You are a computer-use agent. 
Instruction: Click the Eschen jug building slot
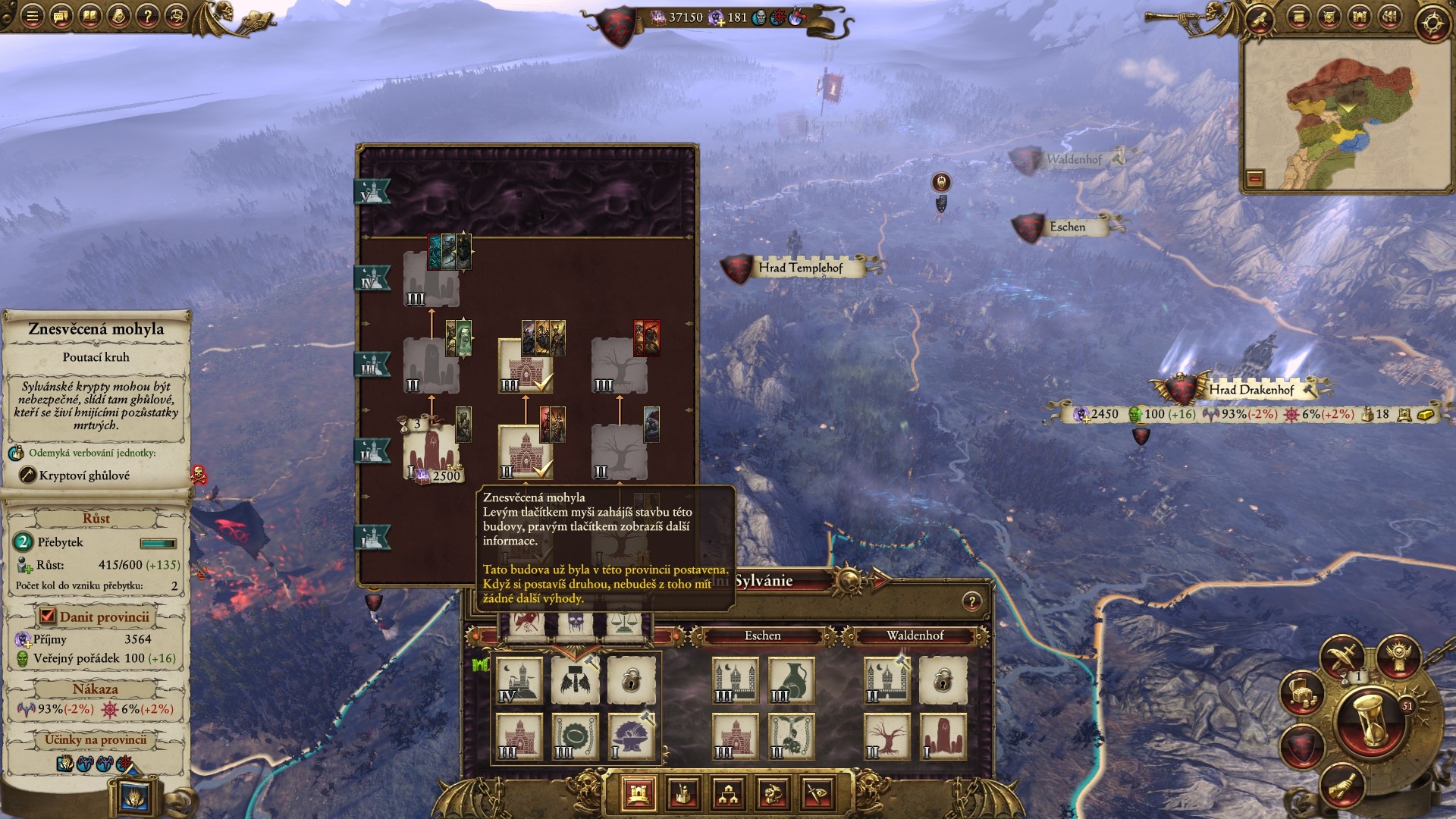[x=790, y=680]
